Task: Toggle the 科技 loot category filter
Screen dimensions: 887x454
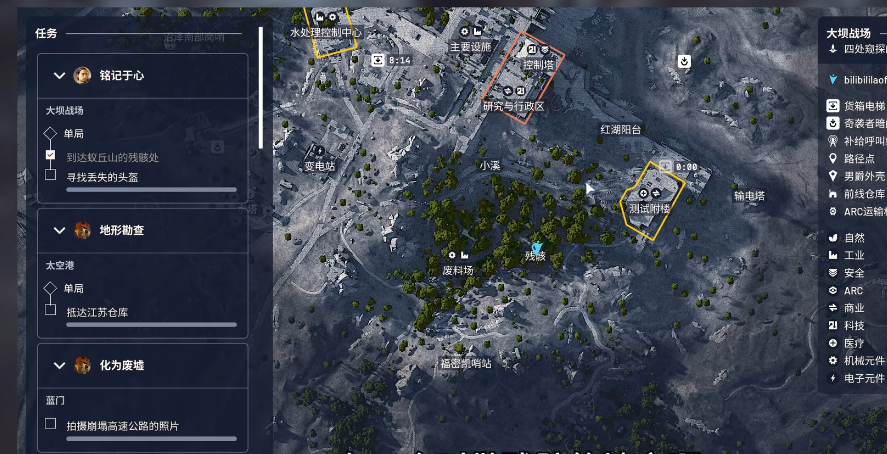Action: 851,325
